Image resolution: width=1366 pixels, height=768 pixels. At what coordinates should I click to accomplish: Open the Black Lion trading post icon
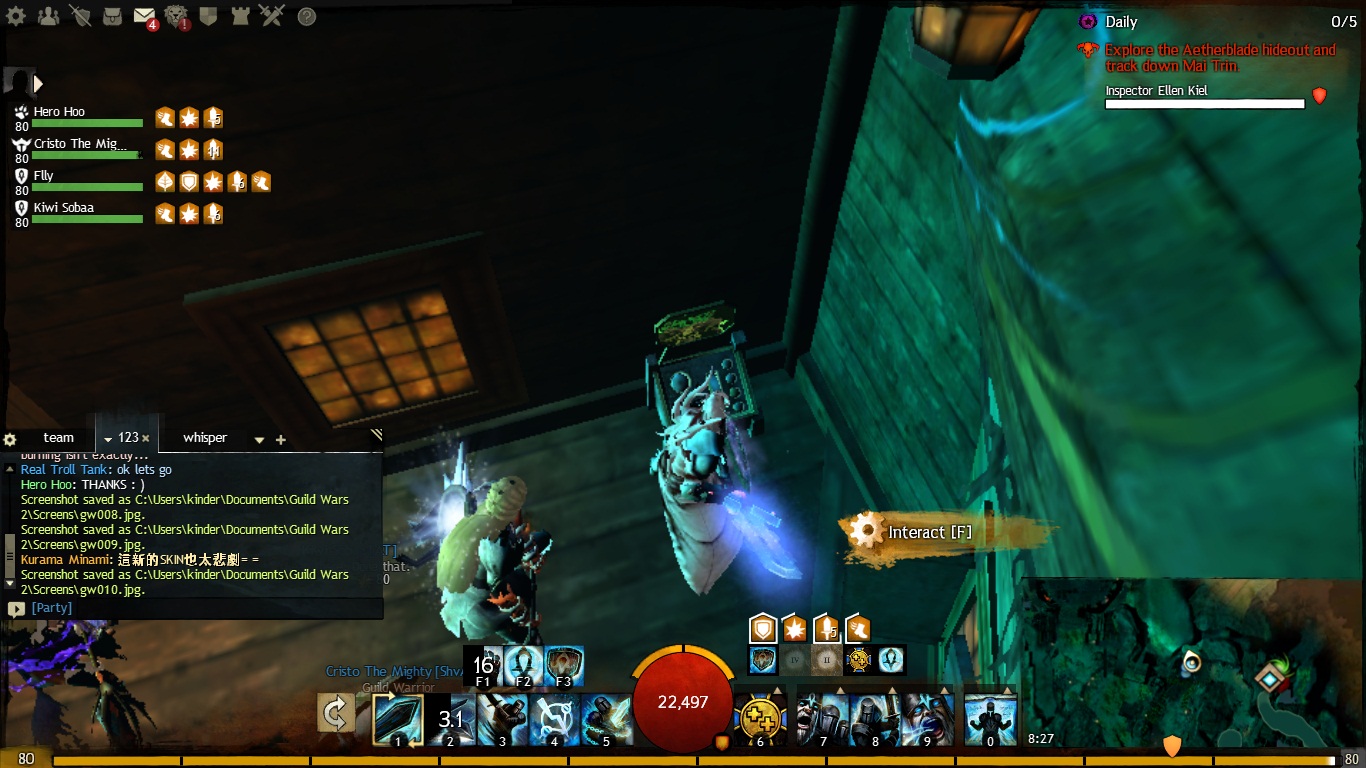click(x=177, y=16)
